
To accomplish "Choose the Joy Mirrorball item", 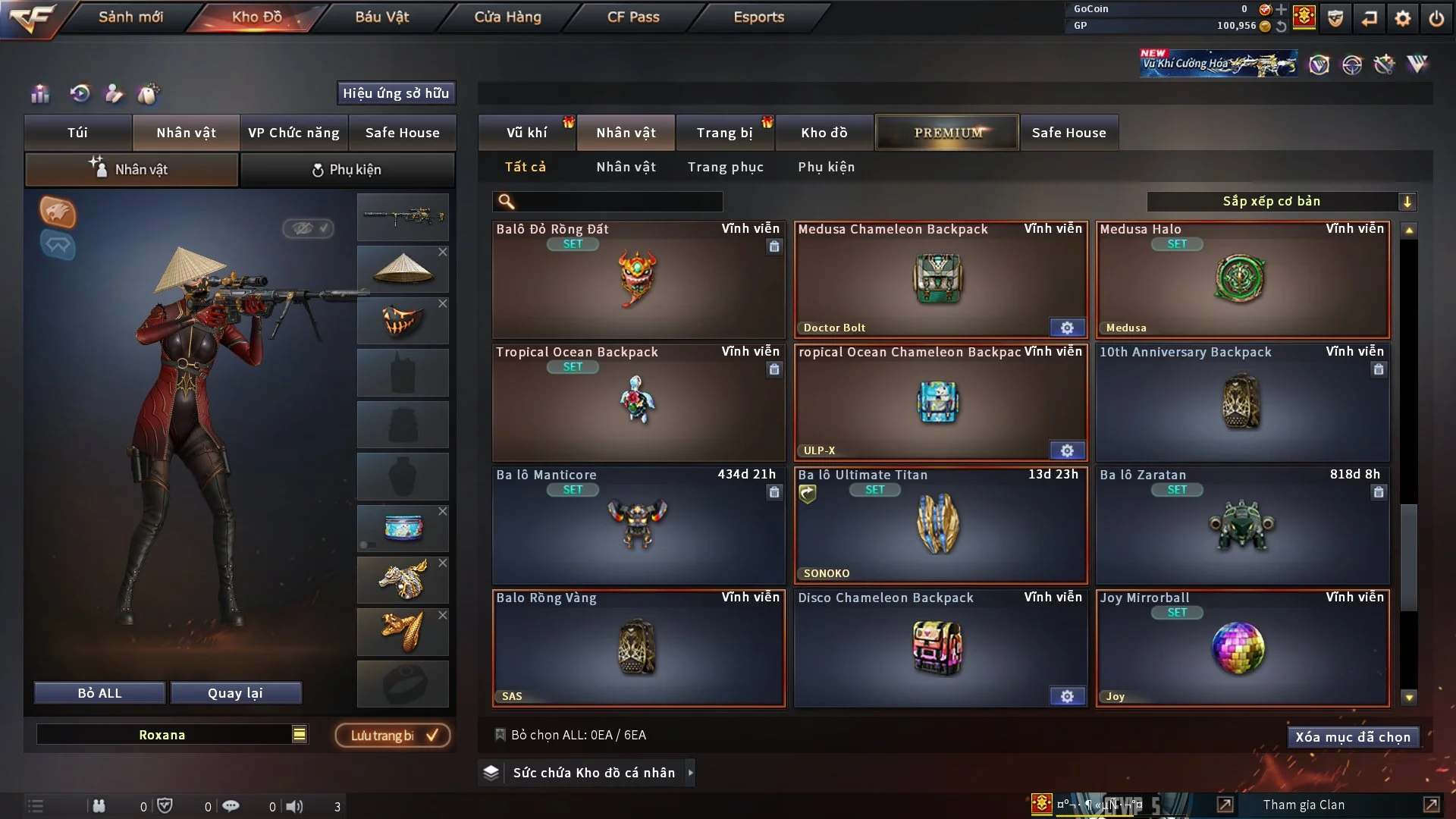I will [x=1241, y=648].
